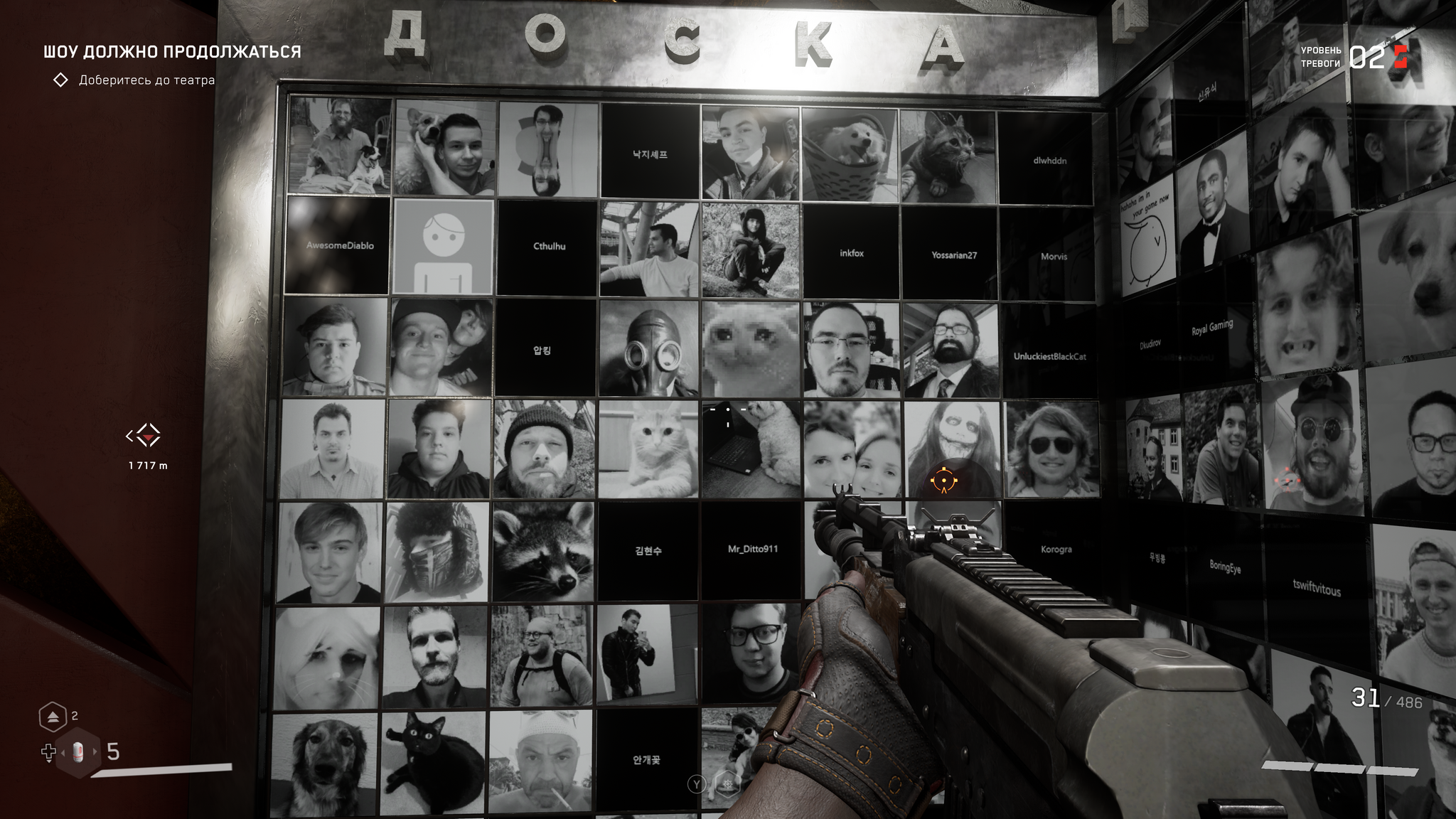Select the health capsule consumable slot
Viewport: 1456px width, 819px height.
(78, 752)
